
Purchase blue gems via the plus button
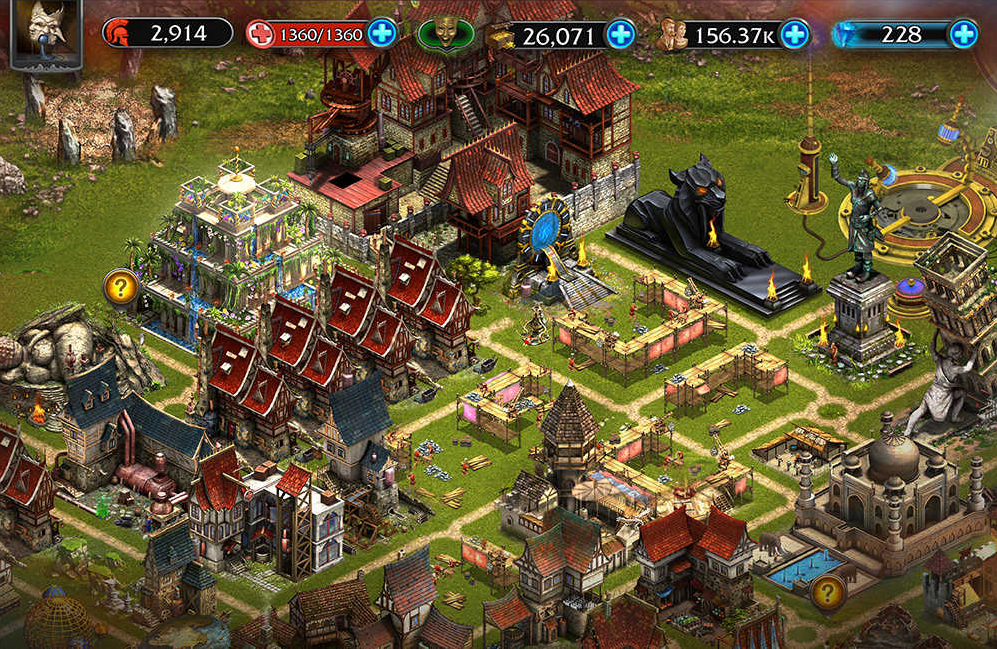(x=963, y=35)
